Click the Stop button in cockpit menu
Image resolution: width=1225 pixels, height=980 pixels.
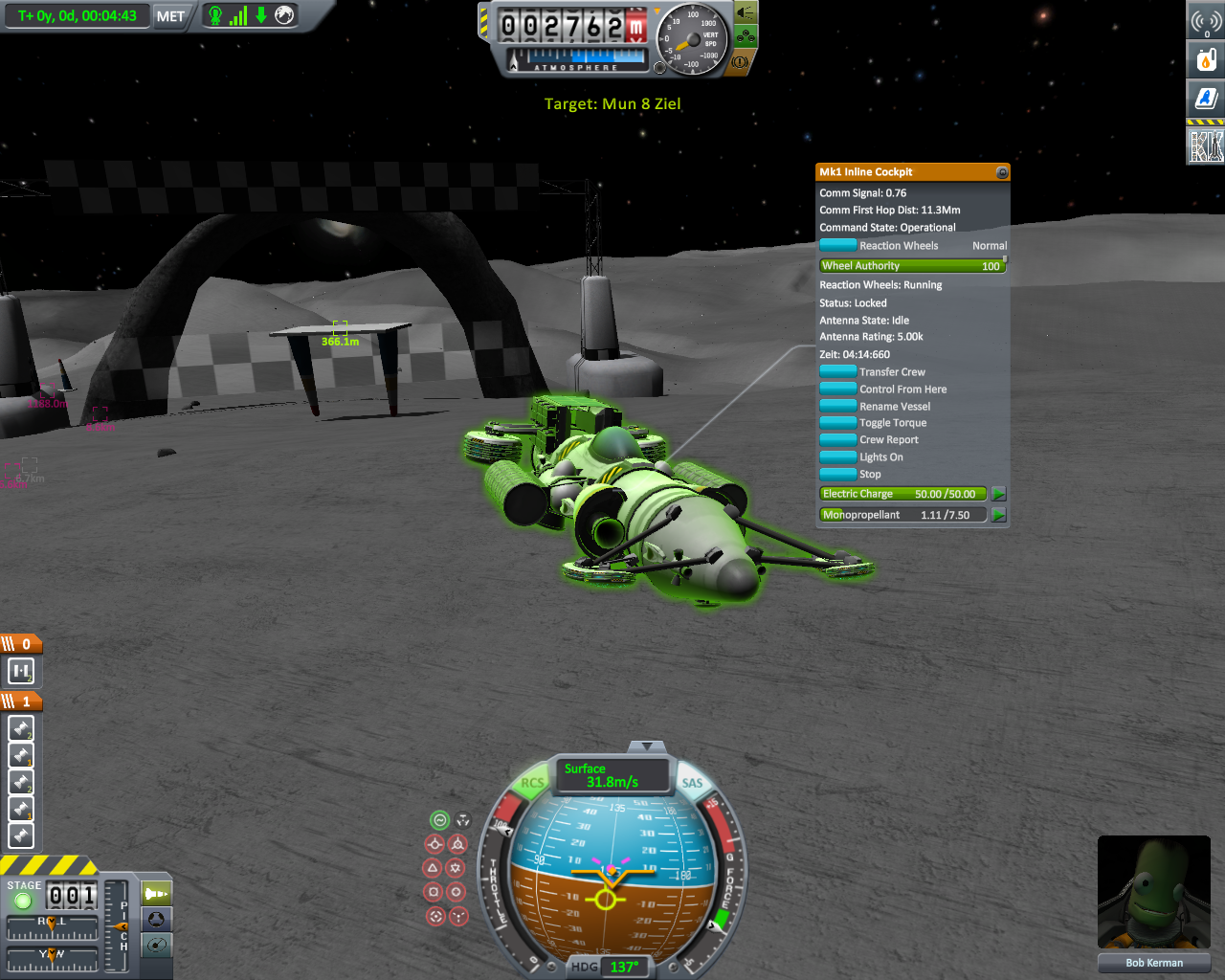[838, 474]
